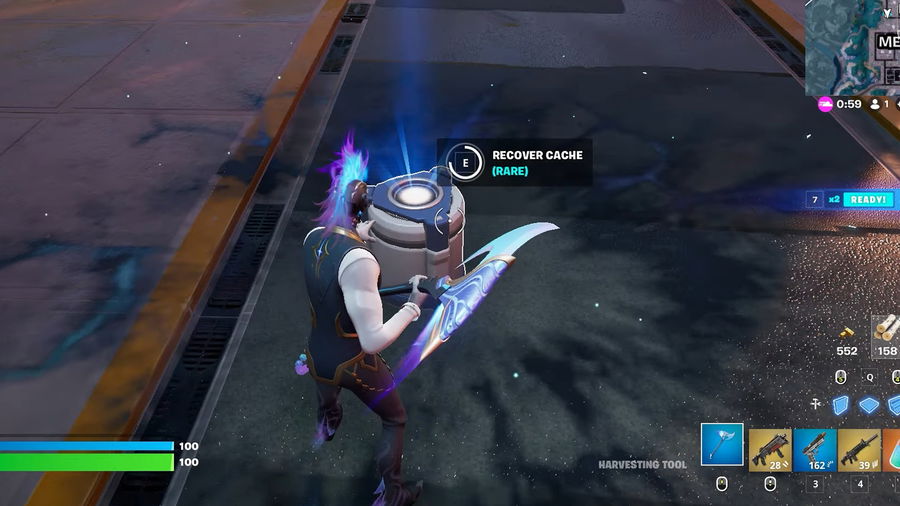Click the pink storm timer icon
This screenshot has height=506, width=900.
[x=825, y=104]
